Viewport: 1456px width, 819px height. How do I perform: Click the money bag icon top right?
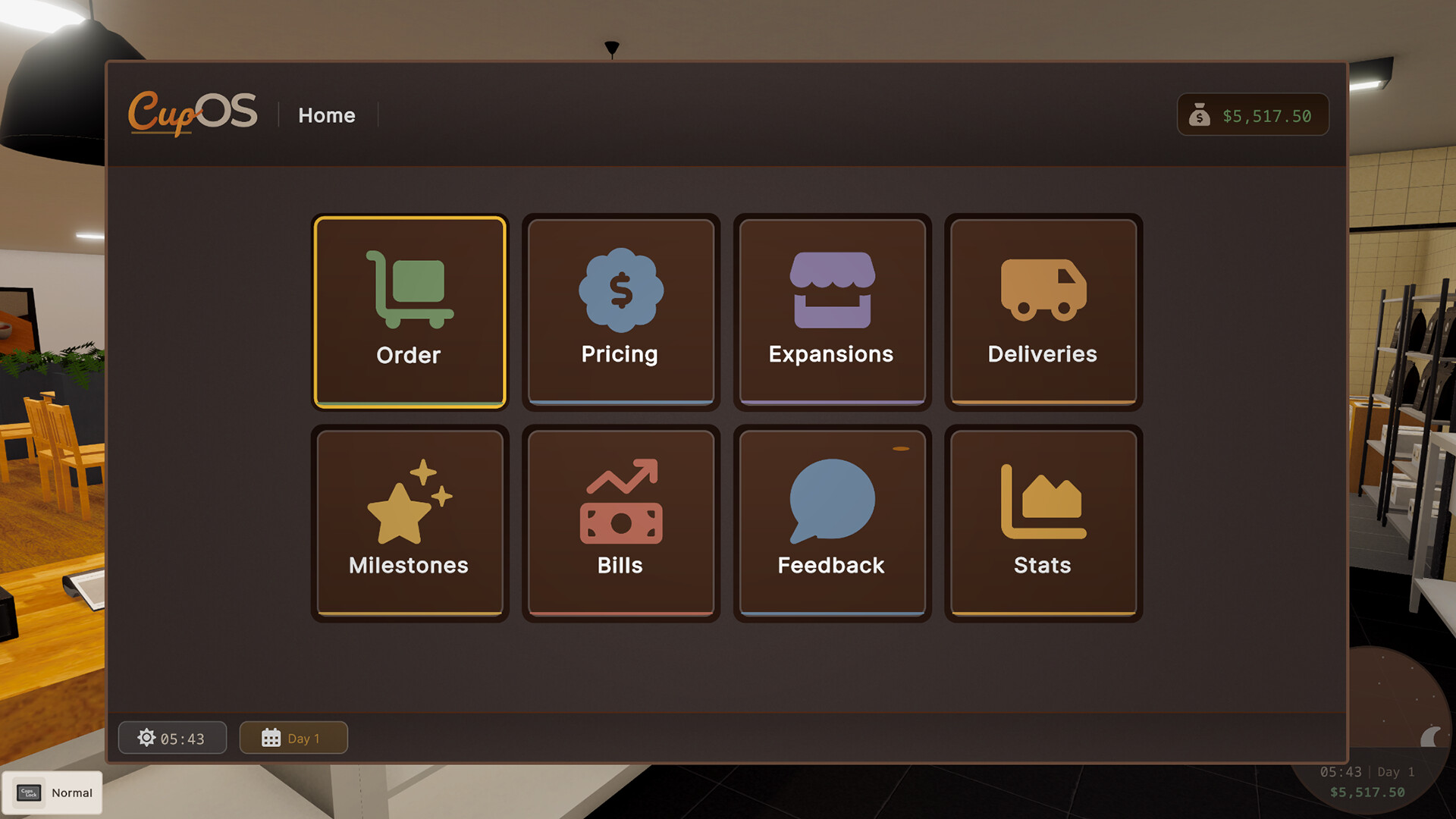point(1200,115)
